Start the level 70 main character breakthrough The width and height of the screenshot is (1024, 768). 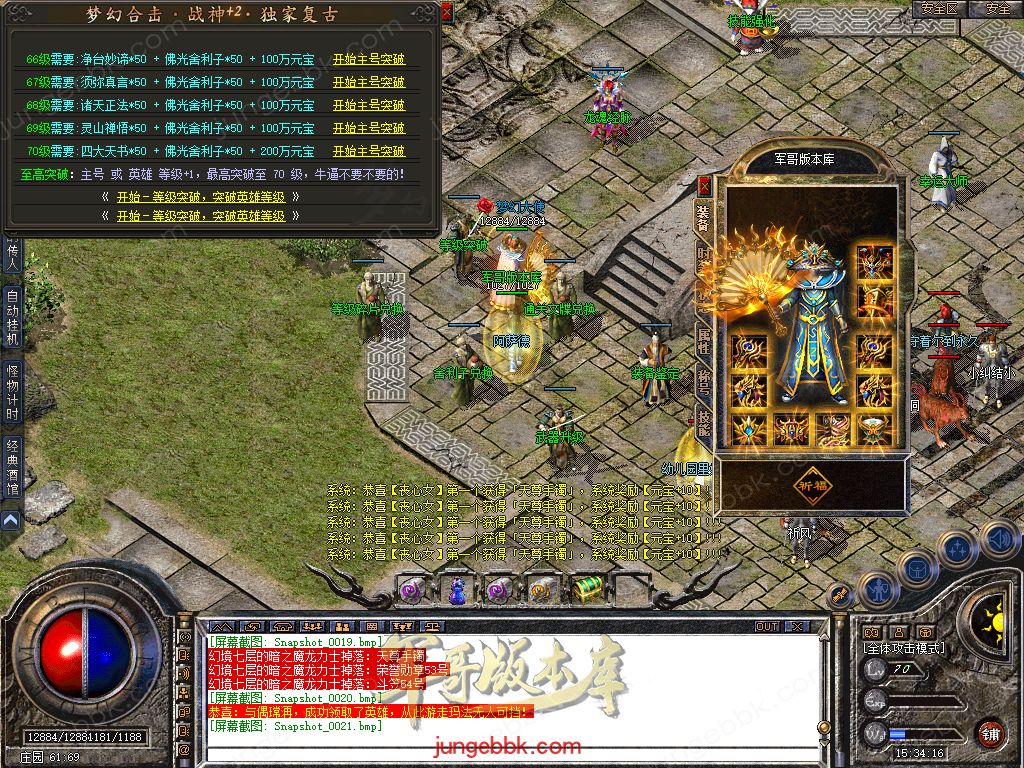[368, 151]
